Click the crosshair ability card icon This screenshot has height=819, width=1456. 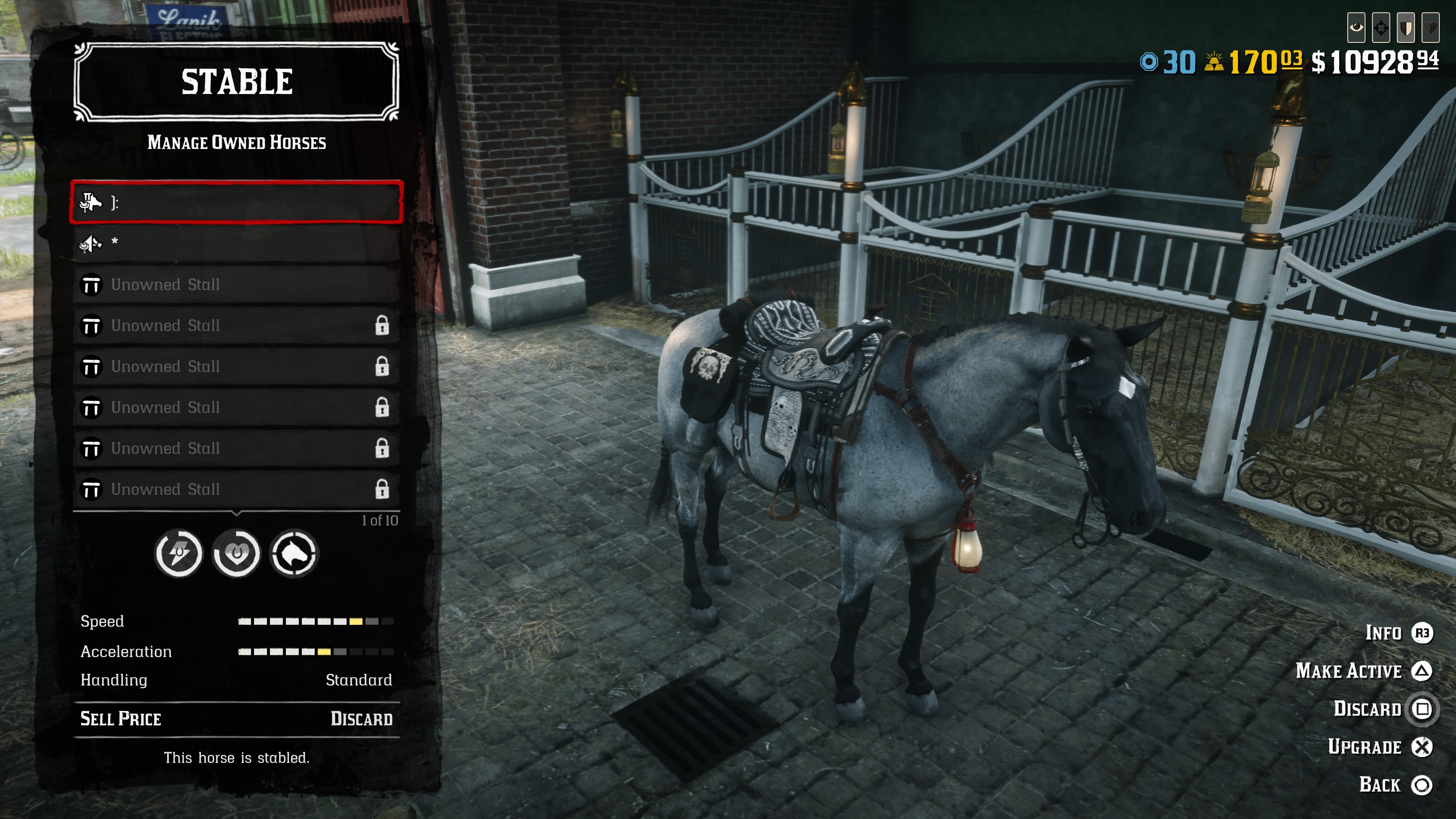click(x=1381, y=27)
